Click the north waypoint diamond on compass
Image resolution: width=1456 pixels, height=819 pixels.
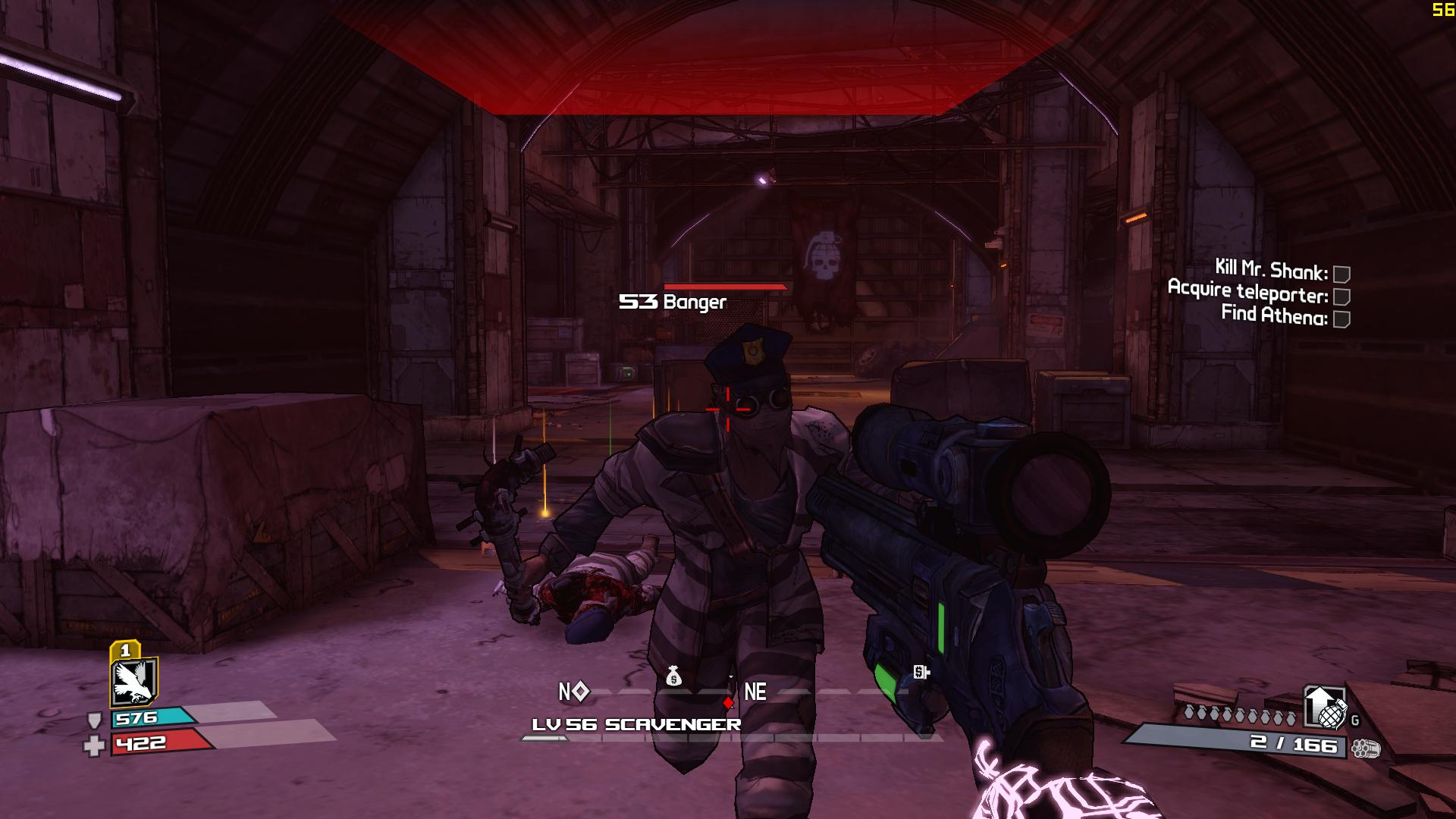(580, 692)
